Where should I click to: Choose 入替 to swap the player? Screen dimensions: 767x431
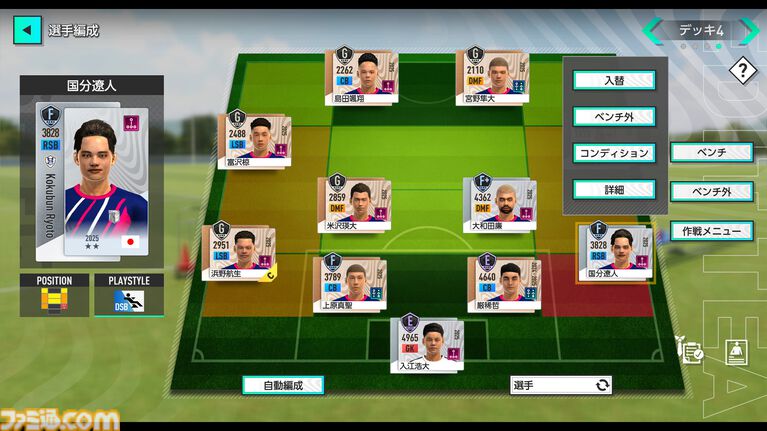[613, 80]
